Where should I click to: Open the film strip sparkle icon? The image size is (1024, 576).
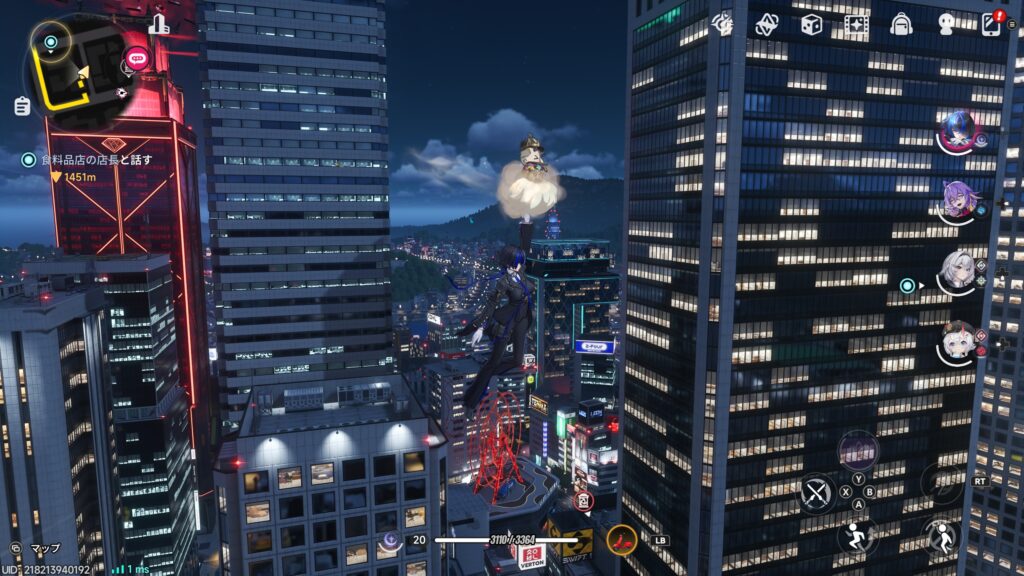tap(856, 24)
